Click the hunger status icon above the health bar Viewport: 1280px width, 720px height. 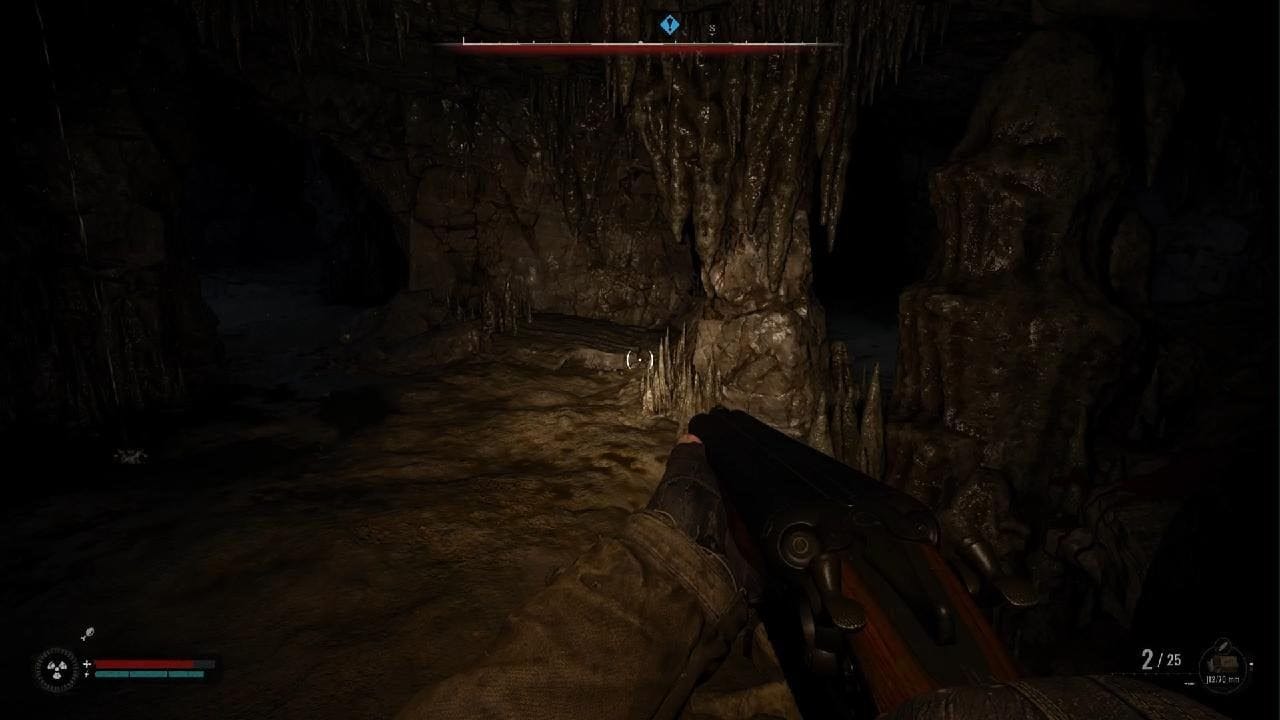click(x=87, y=635)
